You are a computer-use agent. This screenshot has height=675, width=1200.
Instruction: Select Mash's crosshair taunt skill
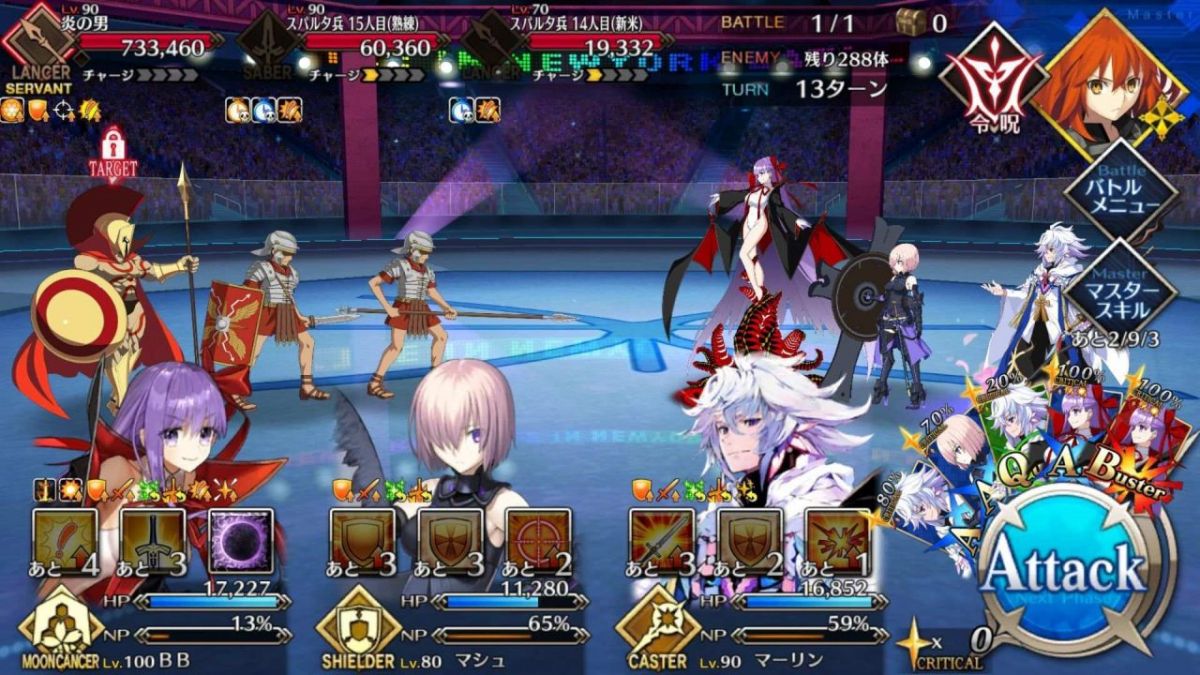(x=538, y=541)
